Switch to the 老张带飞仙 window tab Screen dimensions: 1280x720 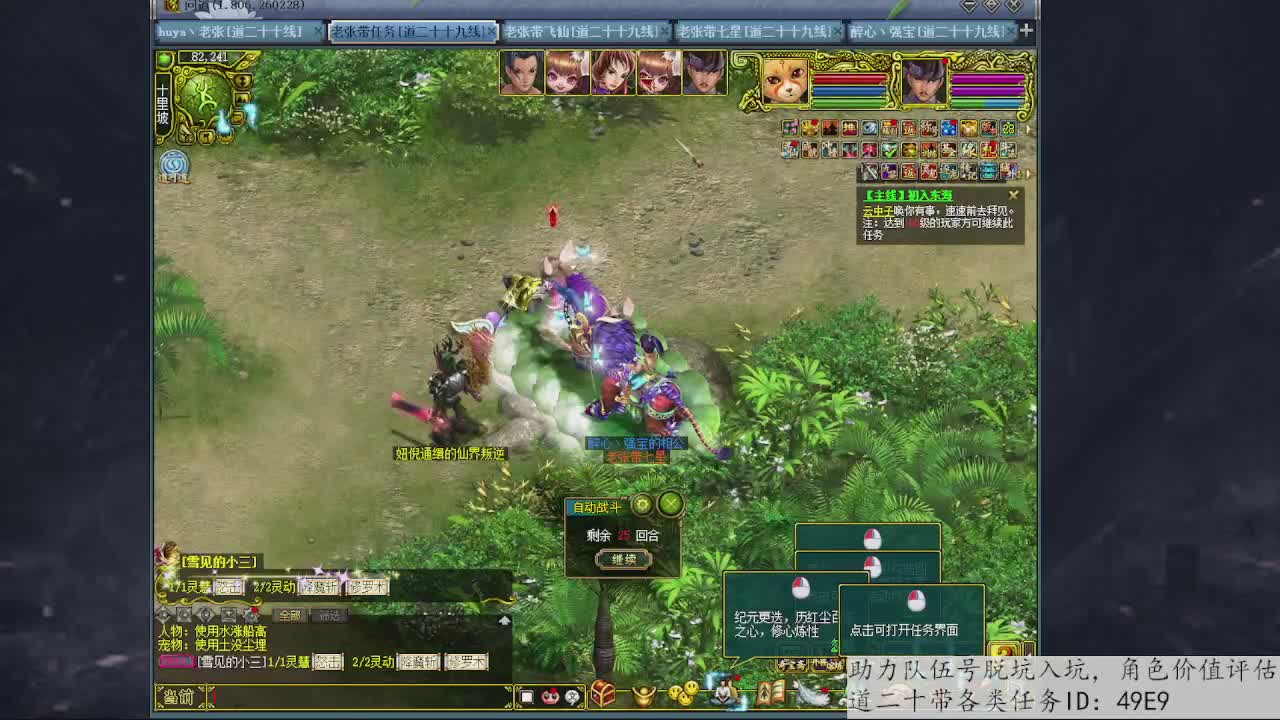pyautogui.click(x=584, y=32)
